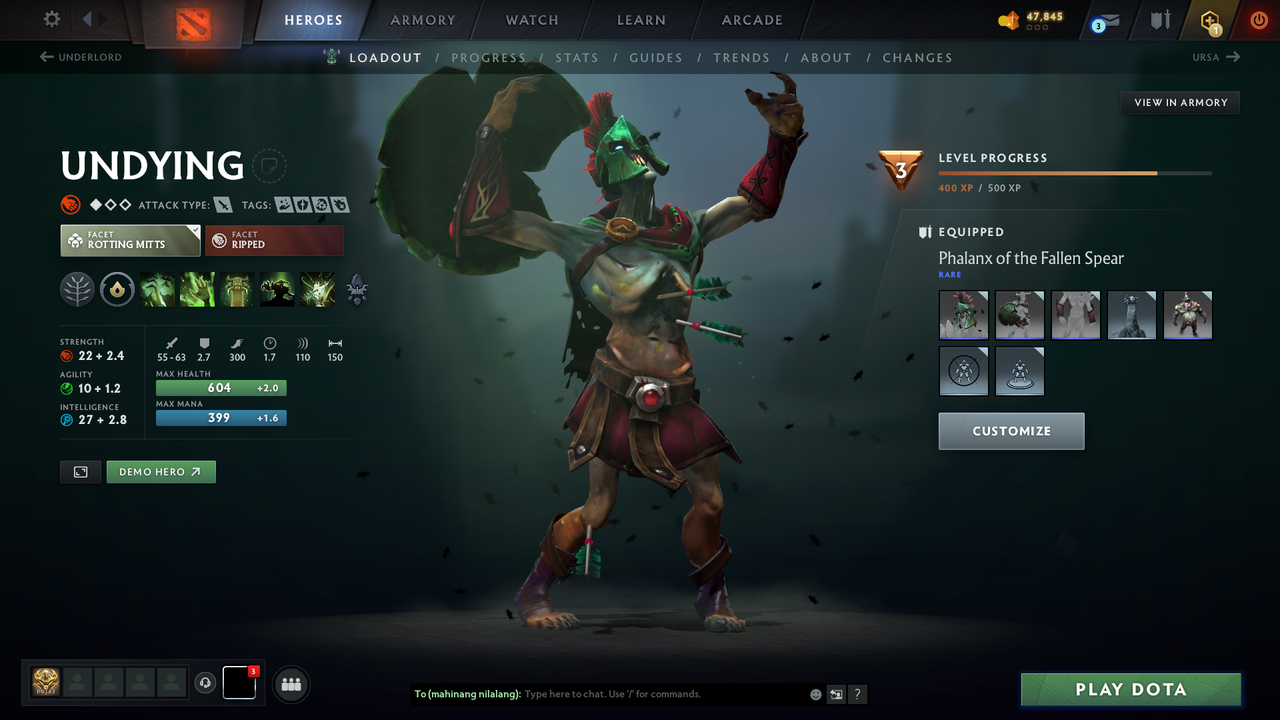Select the Ripped facet
The height and width of the screenshot is (720, 1280).
(x=275, y=240)
